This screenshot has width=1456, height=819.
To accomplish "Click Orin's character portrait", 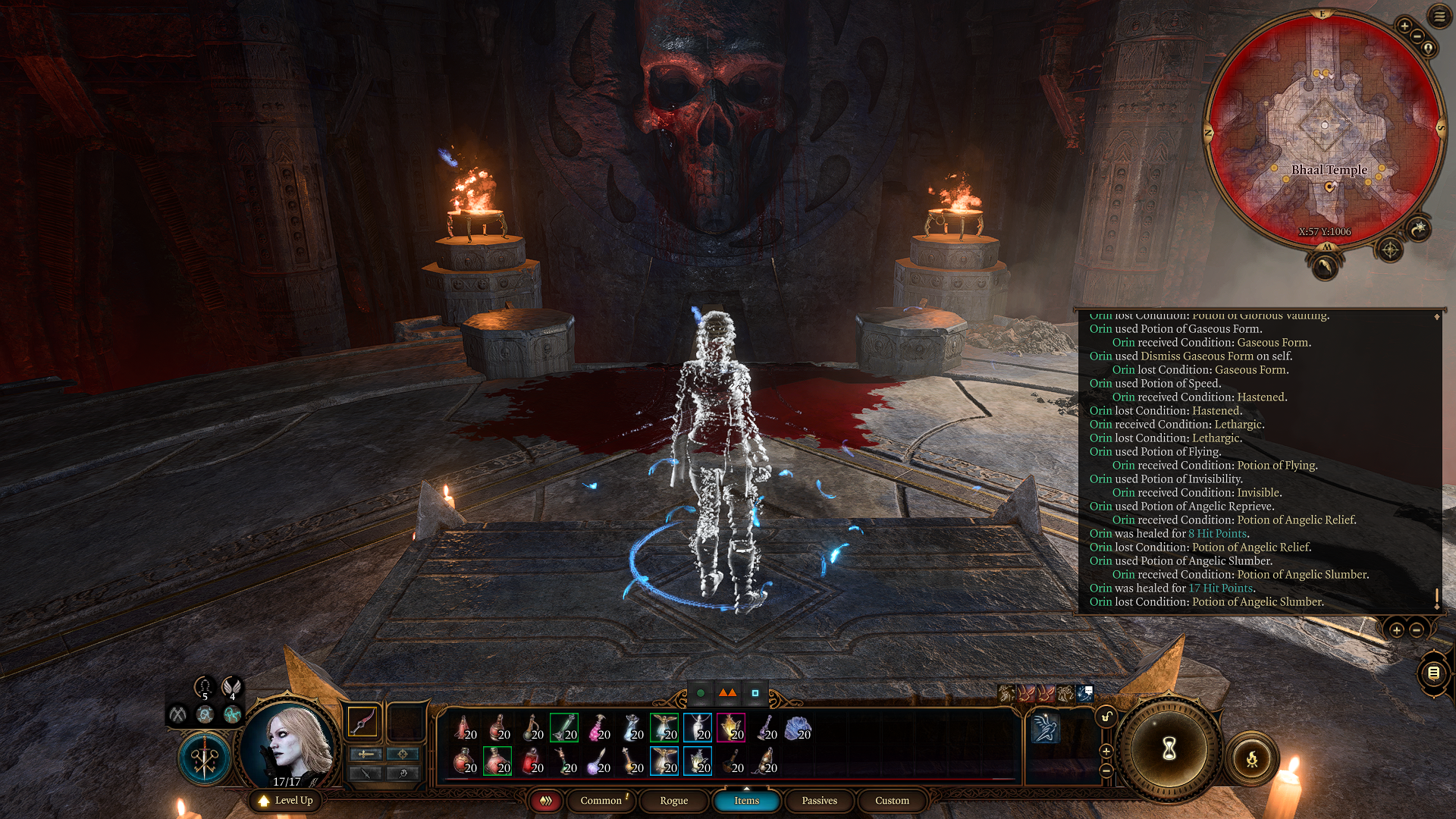I will click(x=289, y=744).
